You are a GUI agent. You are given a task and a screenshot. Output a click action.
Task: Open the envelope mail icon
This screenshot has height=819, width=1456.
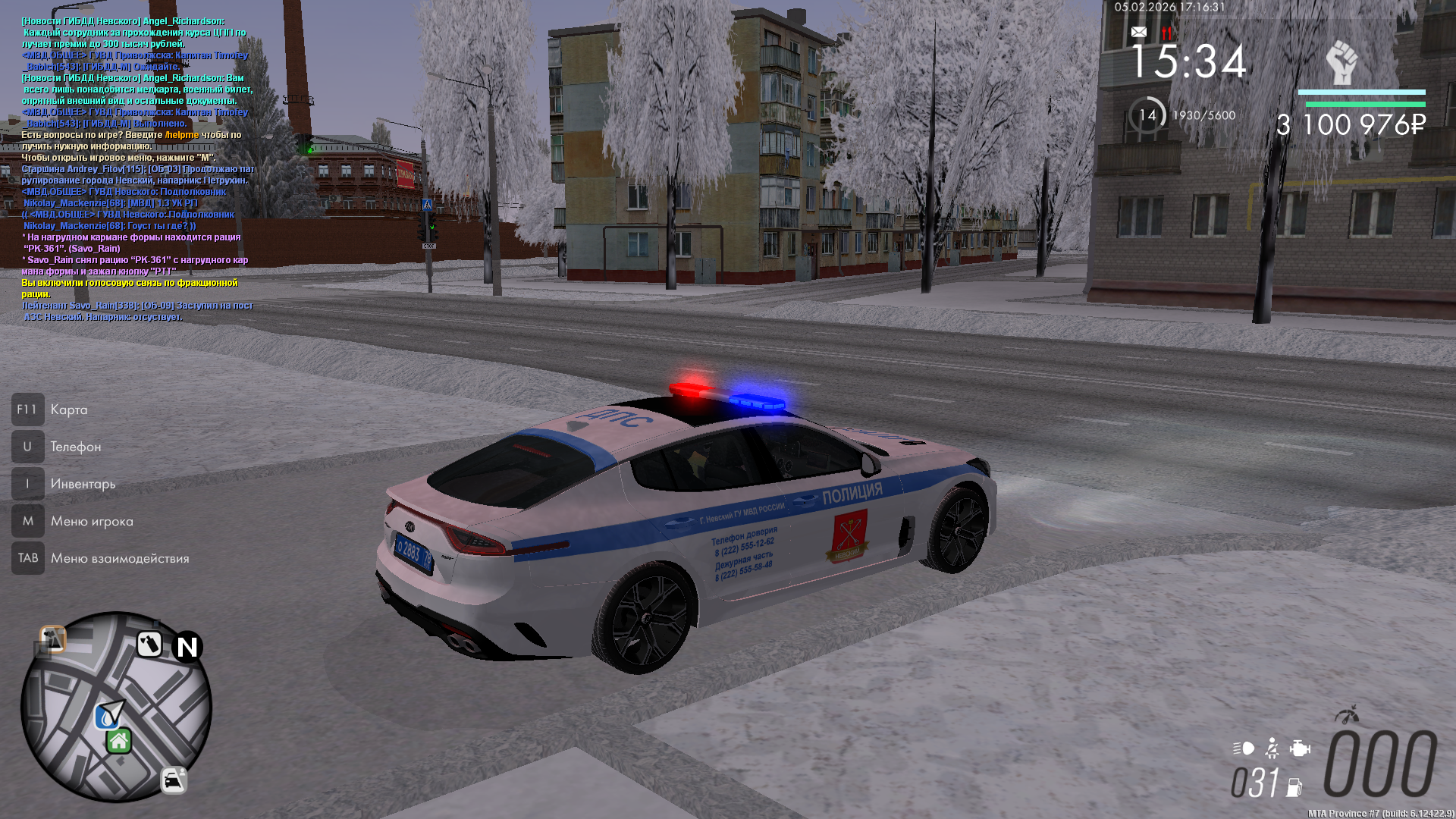coord(1138,32)
